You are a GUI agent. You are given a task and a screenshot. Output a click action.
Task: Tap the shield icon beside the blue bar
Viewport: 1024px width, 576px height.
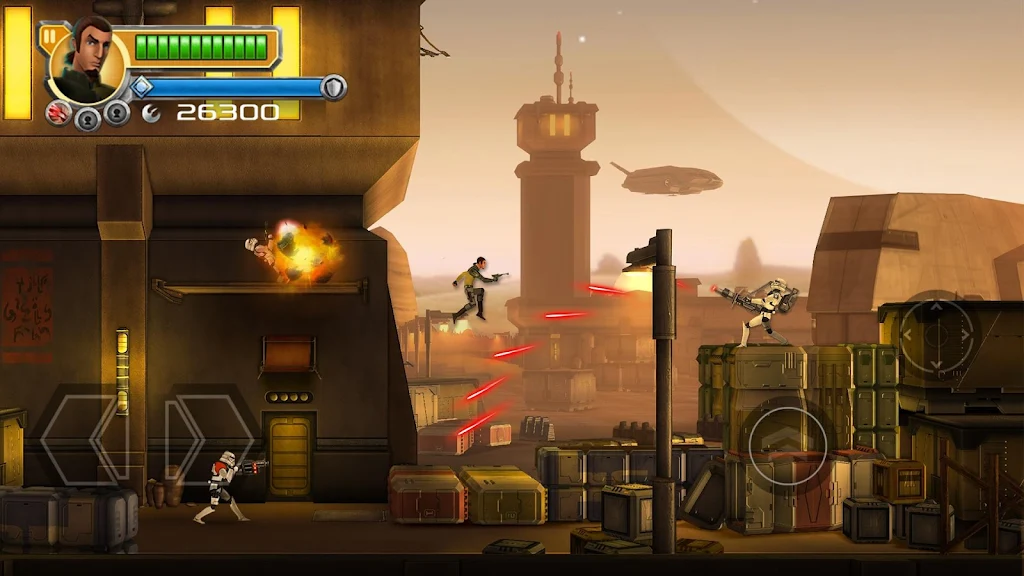coord(334,88)
